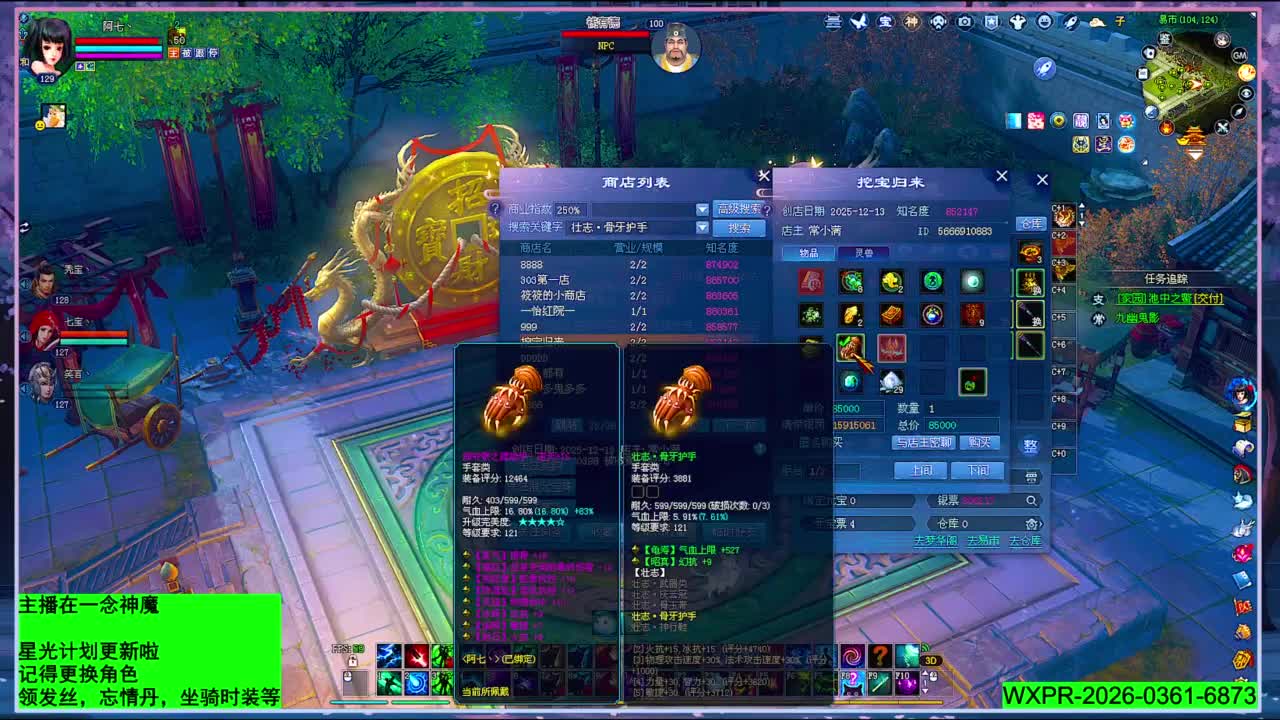This screenshot has width=1280, height=720.
Task: Open the warehouse gear icon next to 仓库 0
Action: click(1031, 525)
